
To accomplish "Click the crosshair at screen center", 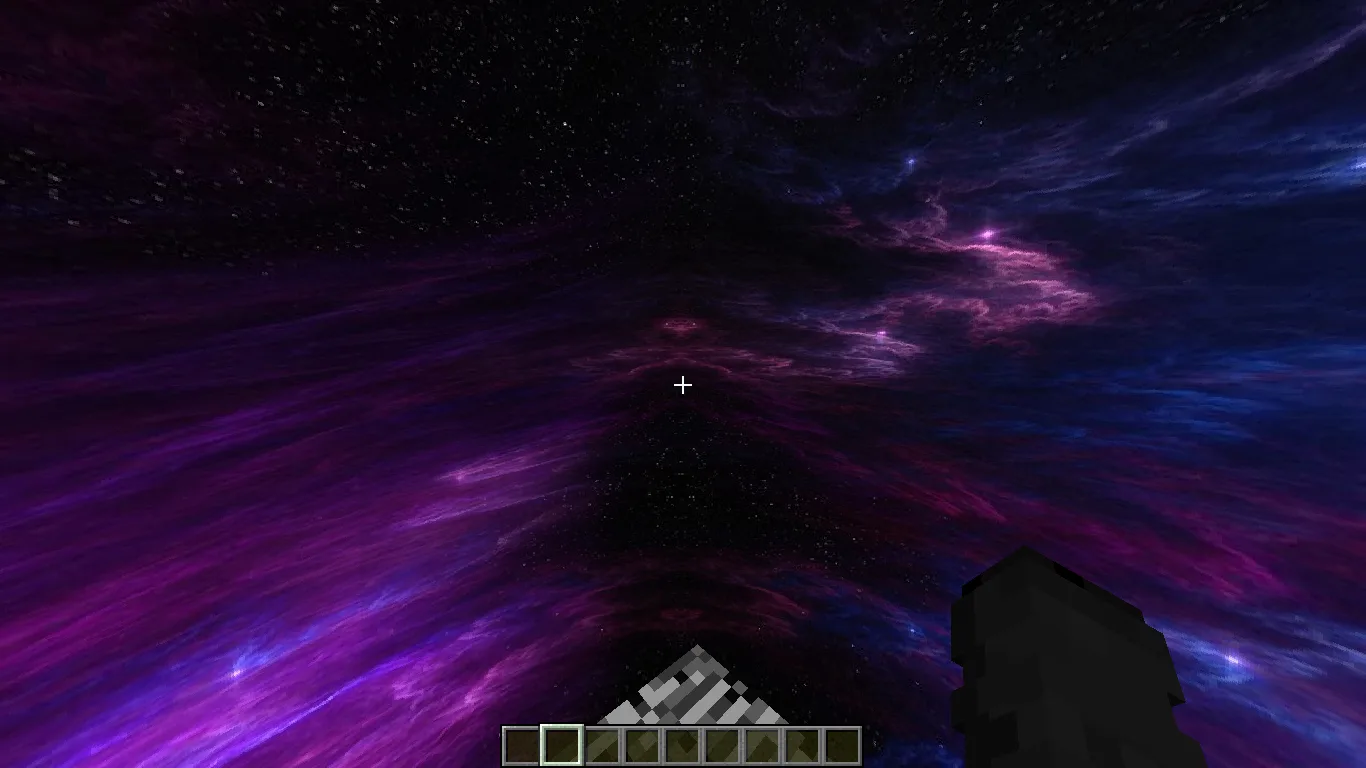I will (x=683, y=385).
